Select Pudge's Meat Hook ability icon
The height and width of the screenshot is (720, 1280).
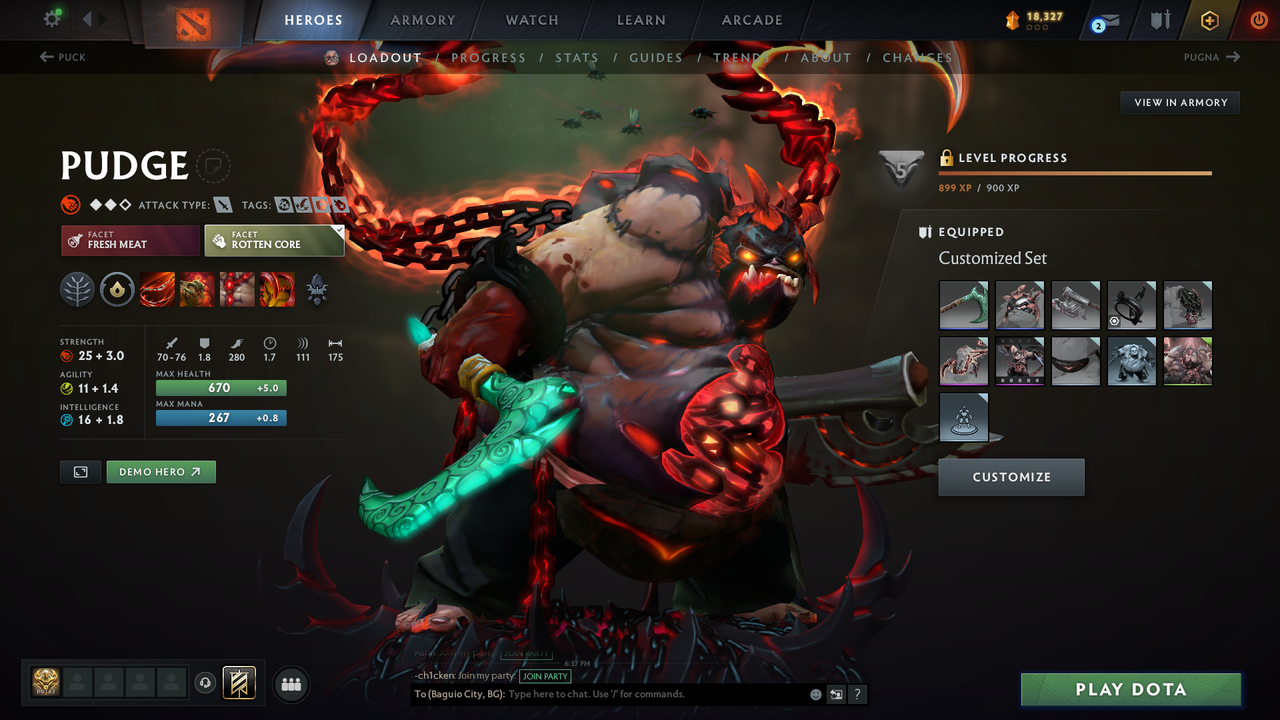click(157, 290)
